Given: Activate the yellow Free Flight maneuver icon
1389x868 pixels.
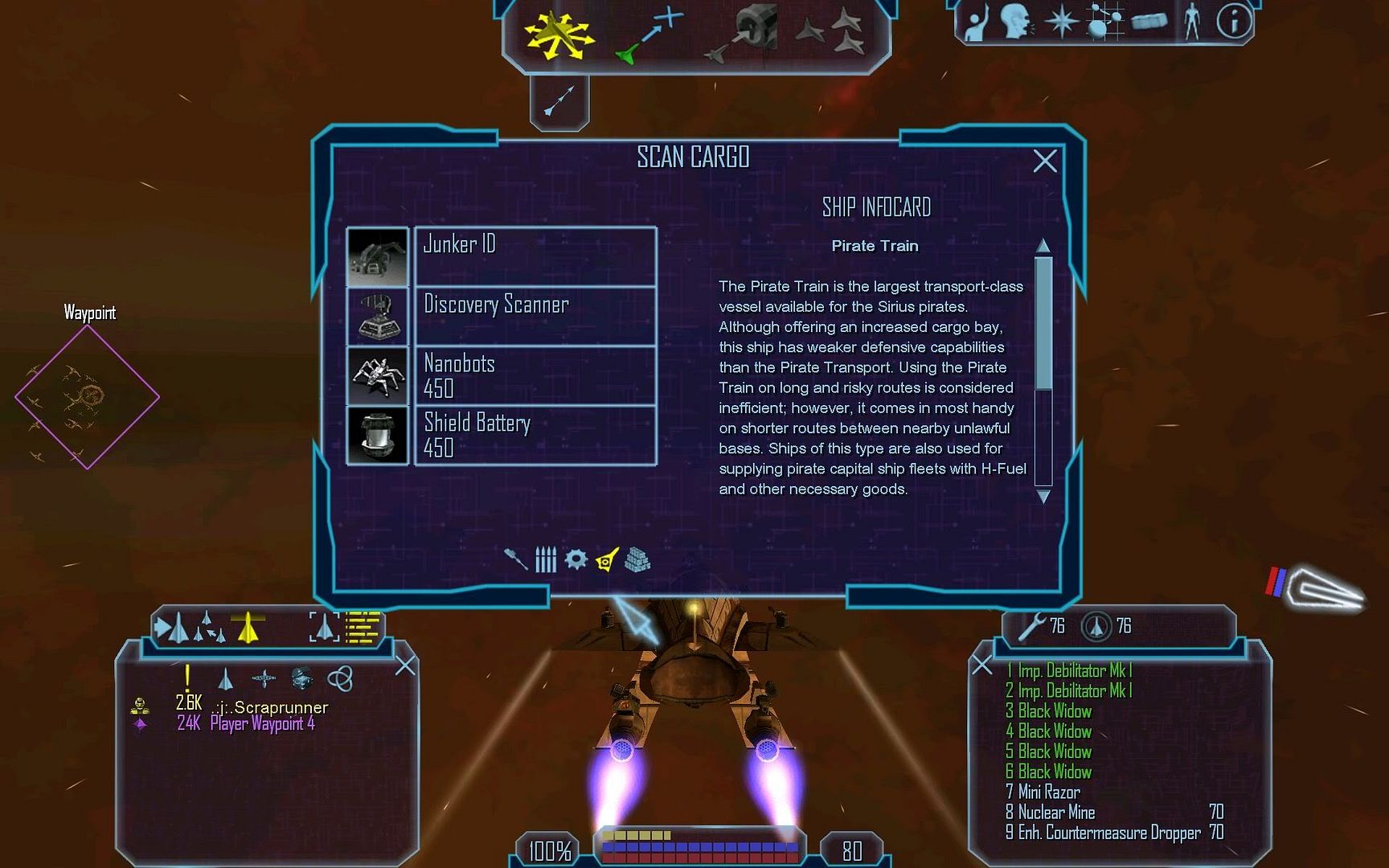Looking at the screenshot, I should [x=558, y=35].
